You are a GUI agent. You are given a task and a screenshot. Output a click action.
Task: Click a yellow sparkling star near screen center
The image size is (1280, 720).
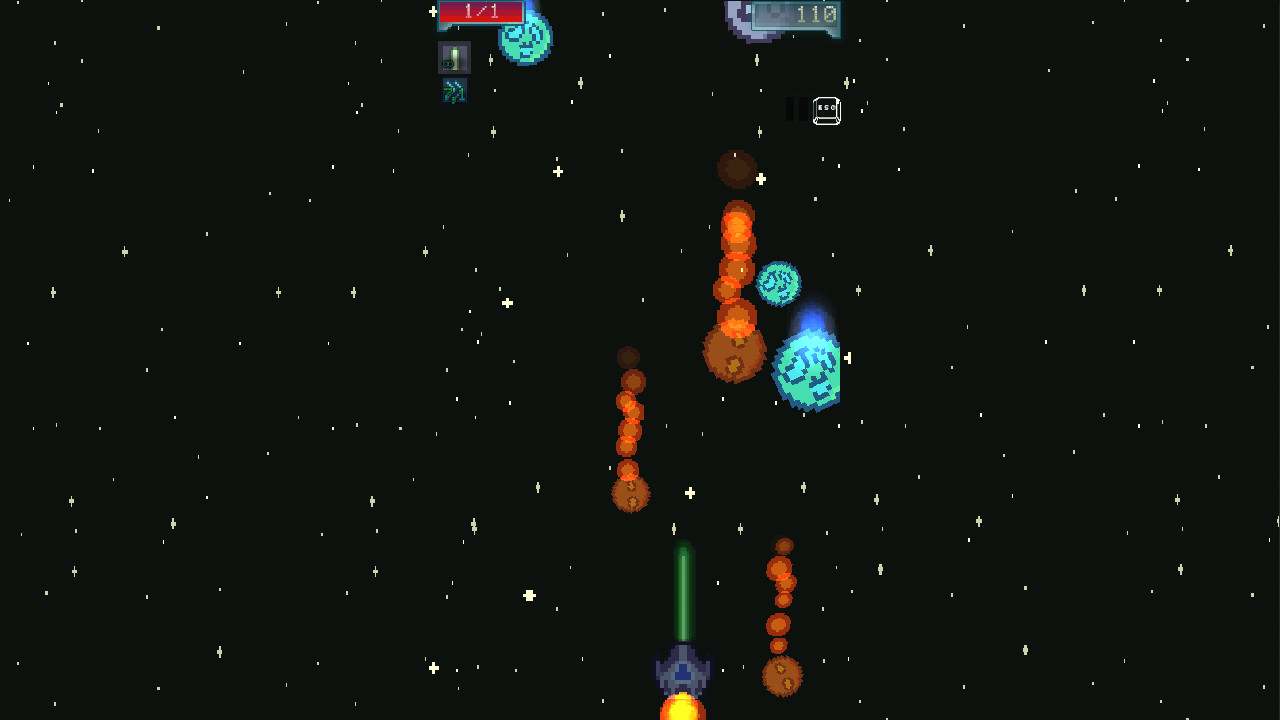(x=689, y=492)
